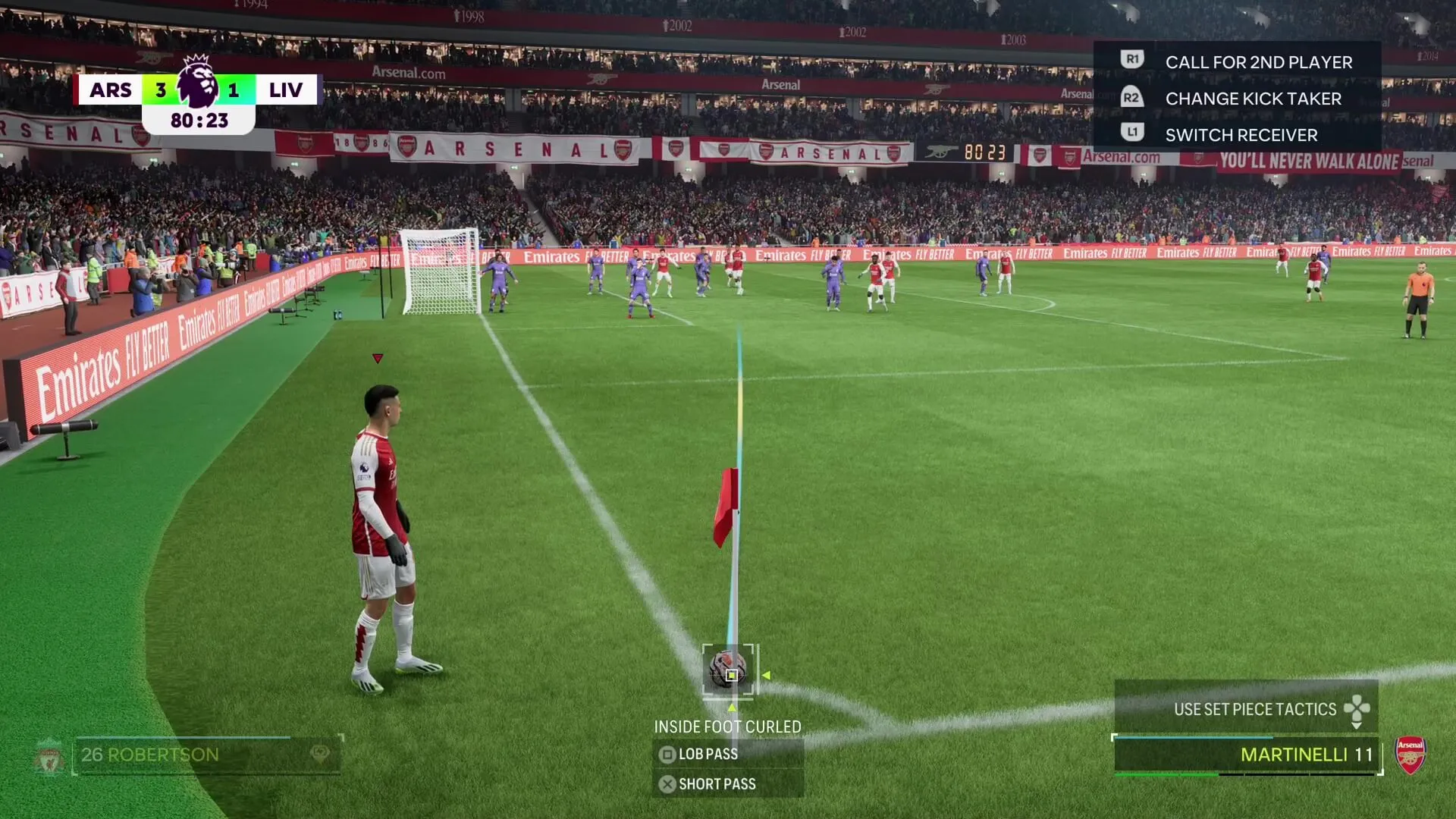Open Use Set Piece Tactics panel
The width and height of the screenshot is (1456, 819).
[1255, 709]
